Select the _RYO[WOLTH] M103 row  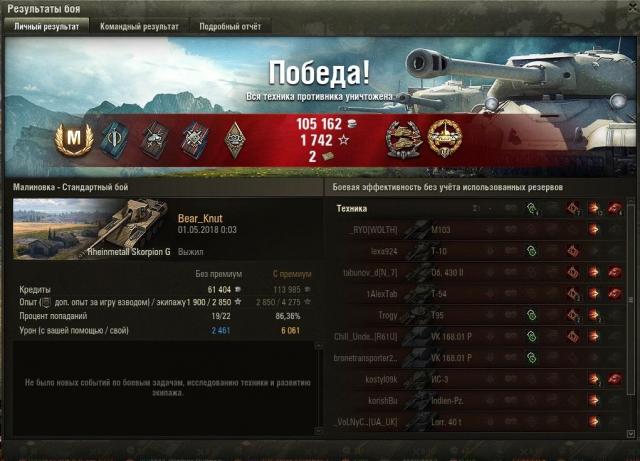480,230
